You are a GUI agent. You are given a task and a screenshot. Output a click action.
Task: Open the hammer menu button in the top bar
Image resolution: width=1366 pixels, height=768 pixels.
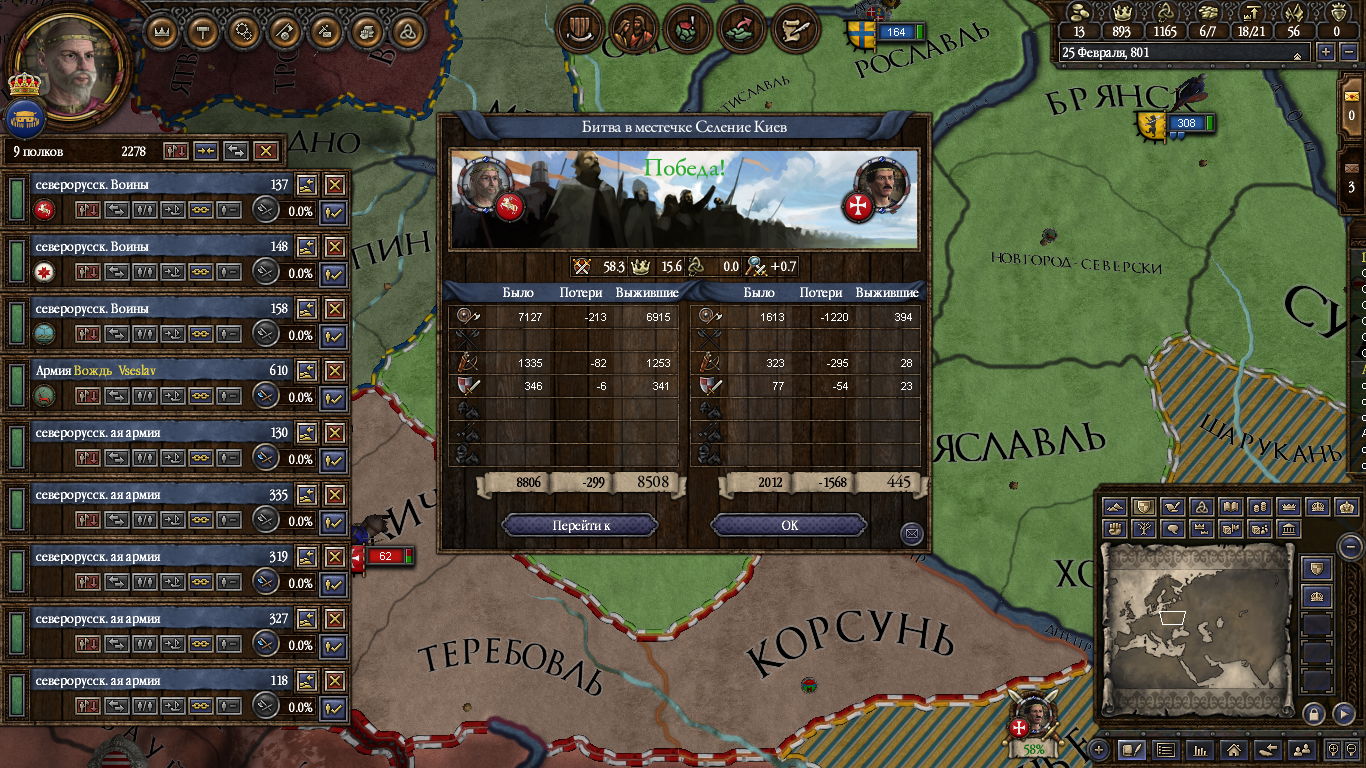(203, 31)
